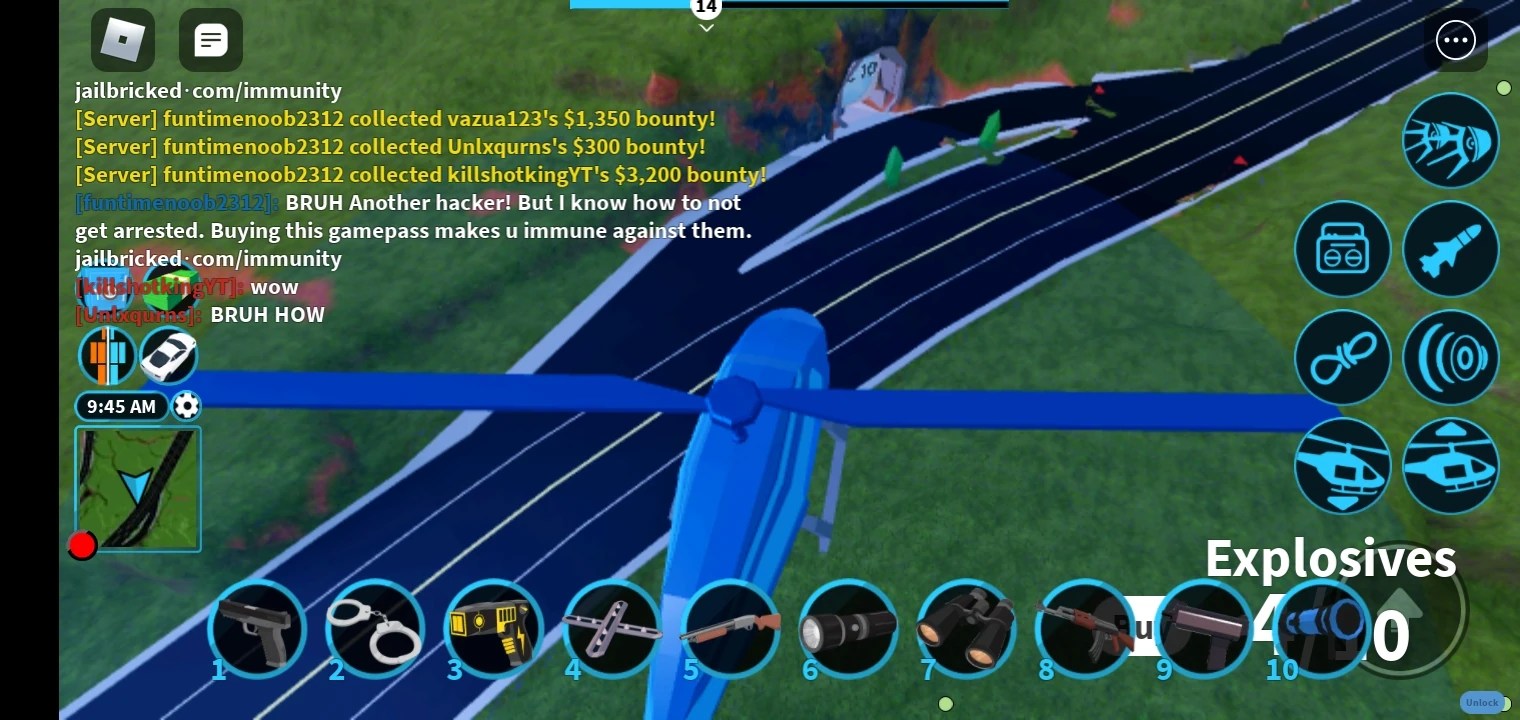The height and width of the screenshot is (720, 1520).
Task: Equip the binoculars from slot 7
Action: pos(965,630)
